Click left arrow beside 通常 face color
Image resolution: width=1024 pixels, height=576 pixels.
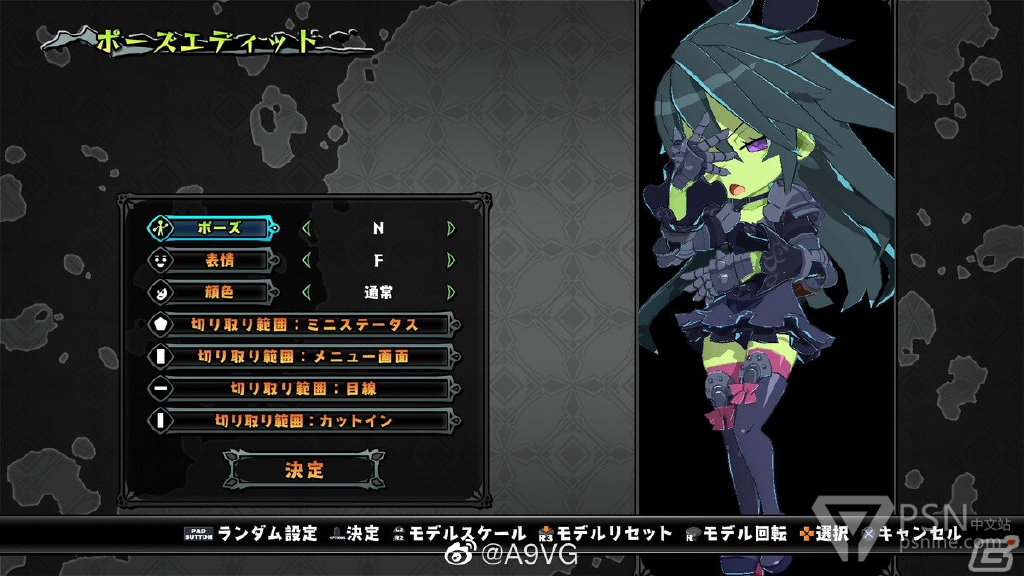coord(306,292)
